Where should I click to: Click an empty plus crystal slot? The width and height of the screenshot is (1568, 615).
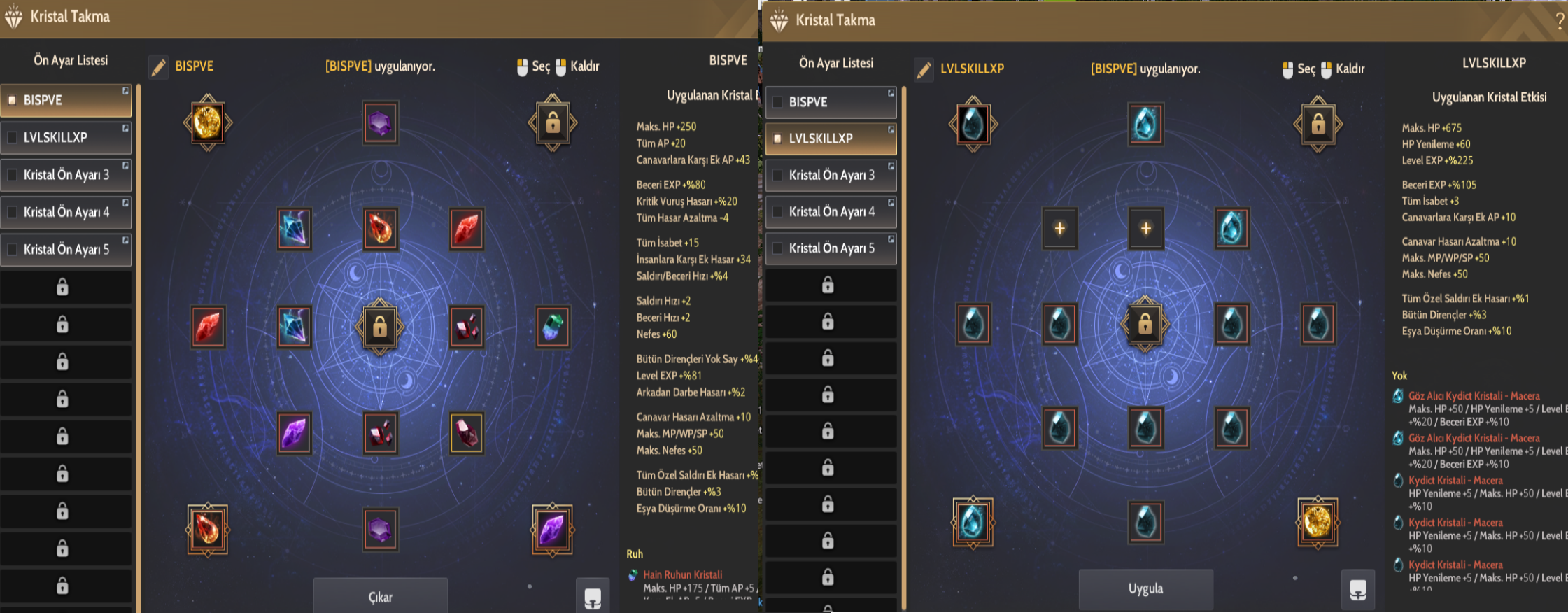click(x=1059, y=228)
